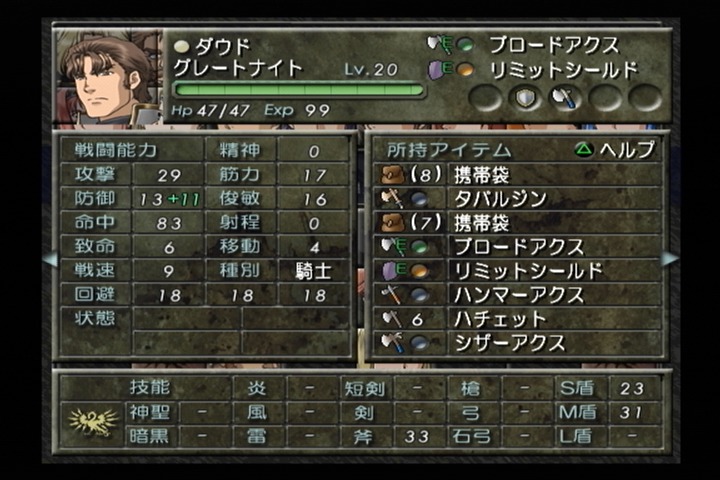Viewport: 720px width, 480px height.
Task: Click the right arrow to view next unit
Action: click(669, 258)
